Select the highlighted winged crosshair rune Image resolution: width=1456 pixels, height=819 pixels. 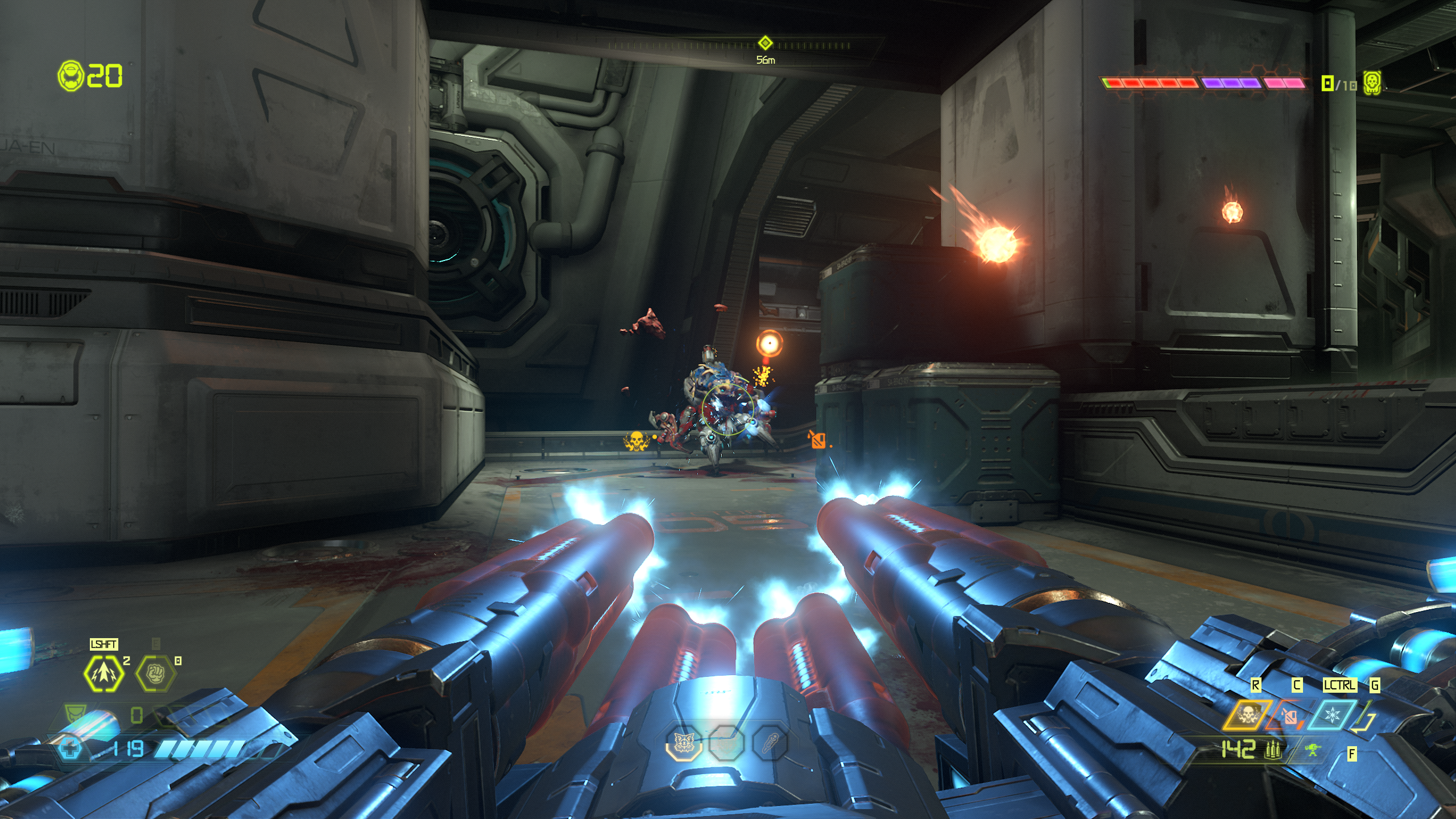tap(683, 742)
